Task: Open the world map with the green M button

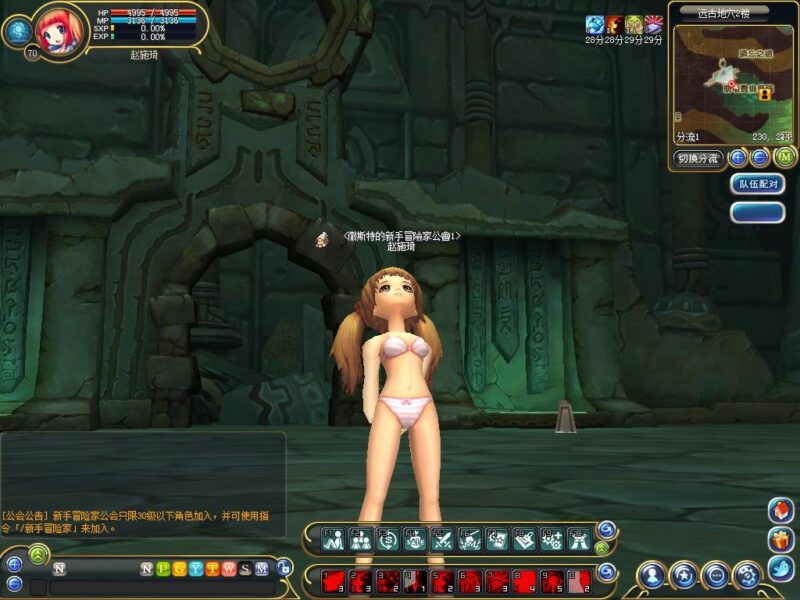Action: point(785,157)
